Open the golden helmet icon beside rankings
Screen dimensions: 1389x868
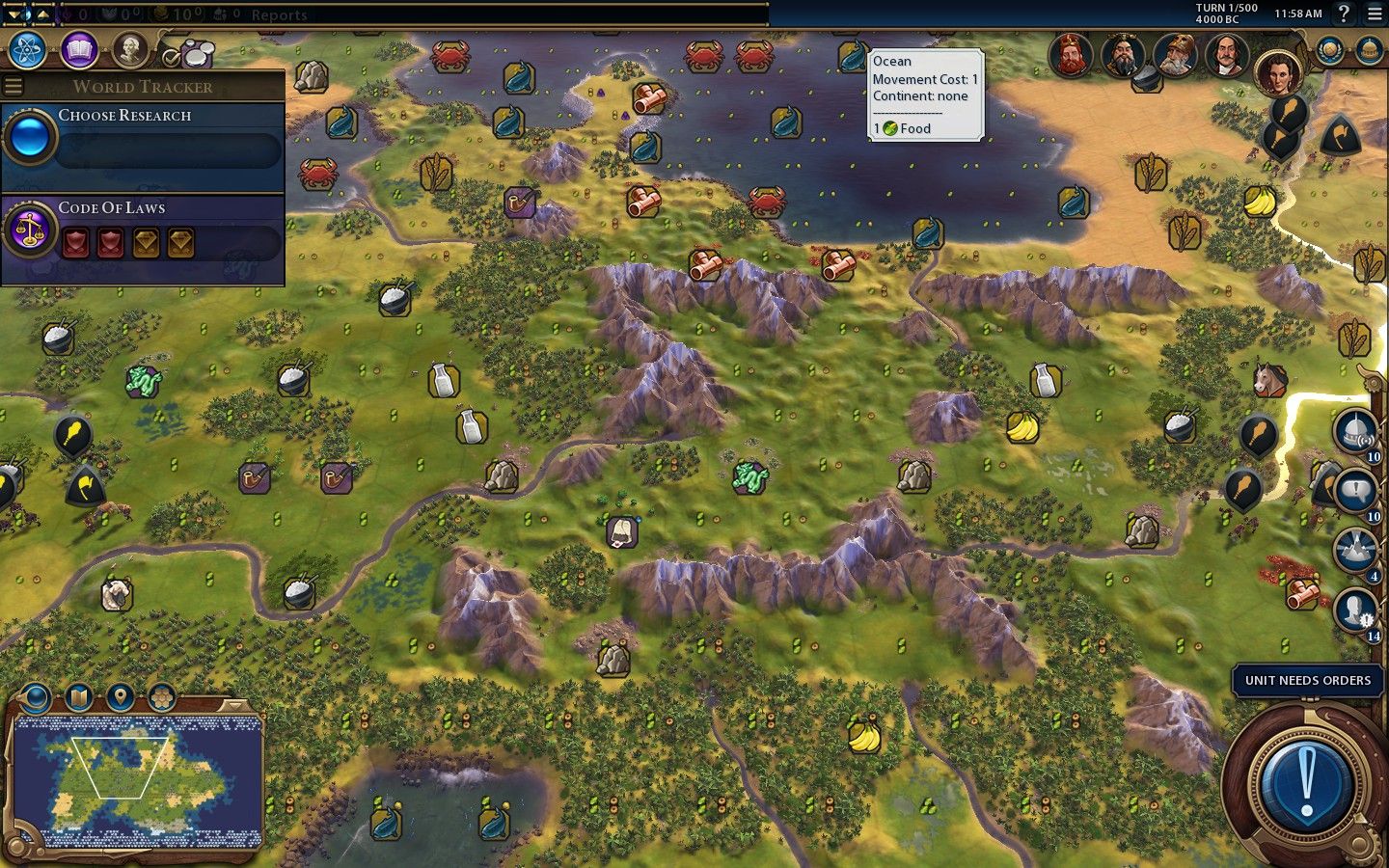(1368, 50)
